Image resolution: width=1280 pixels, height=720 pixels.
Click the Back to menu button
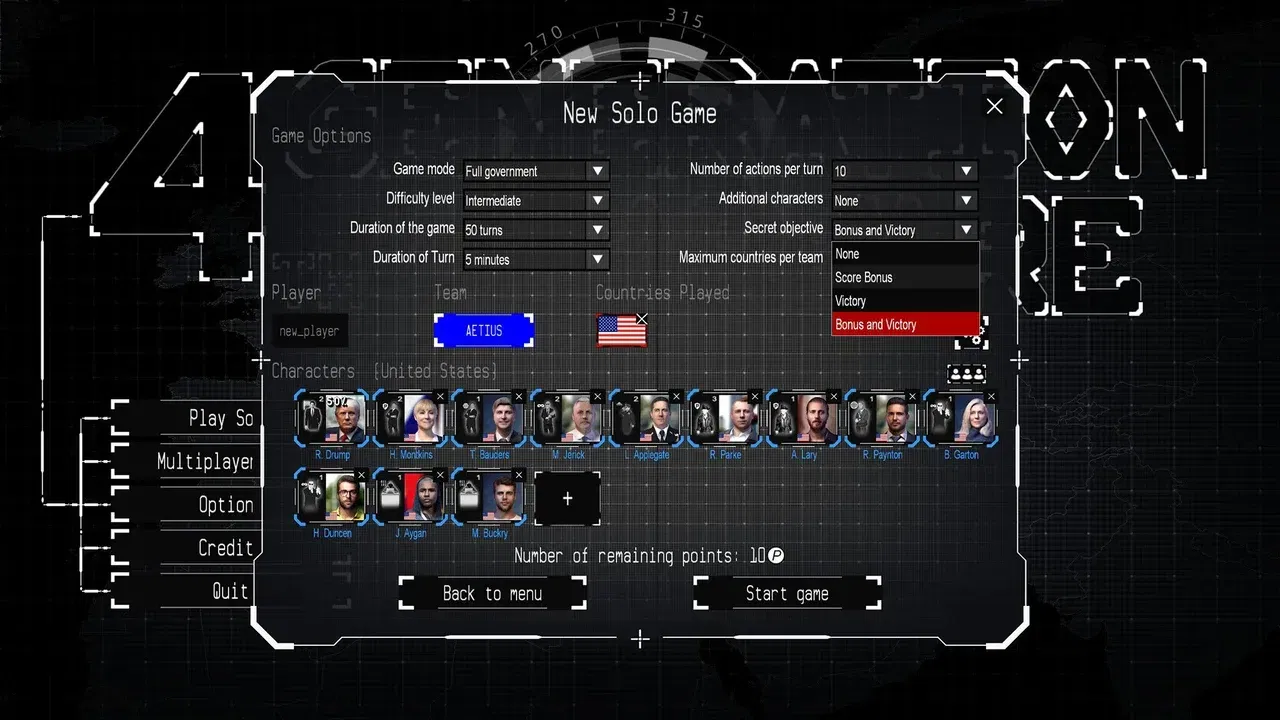coord(492,593)
